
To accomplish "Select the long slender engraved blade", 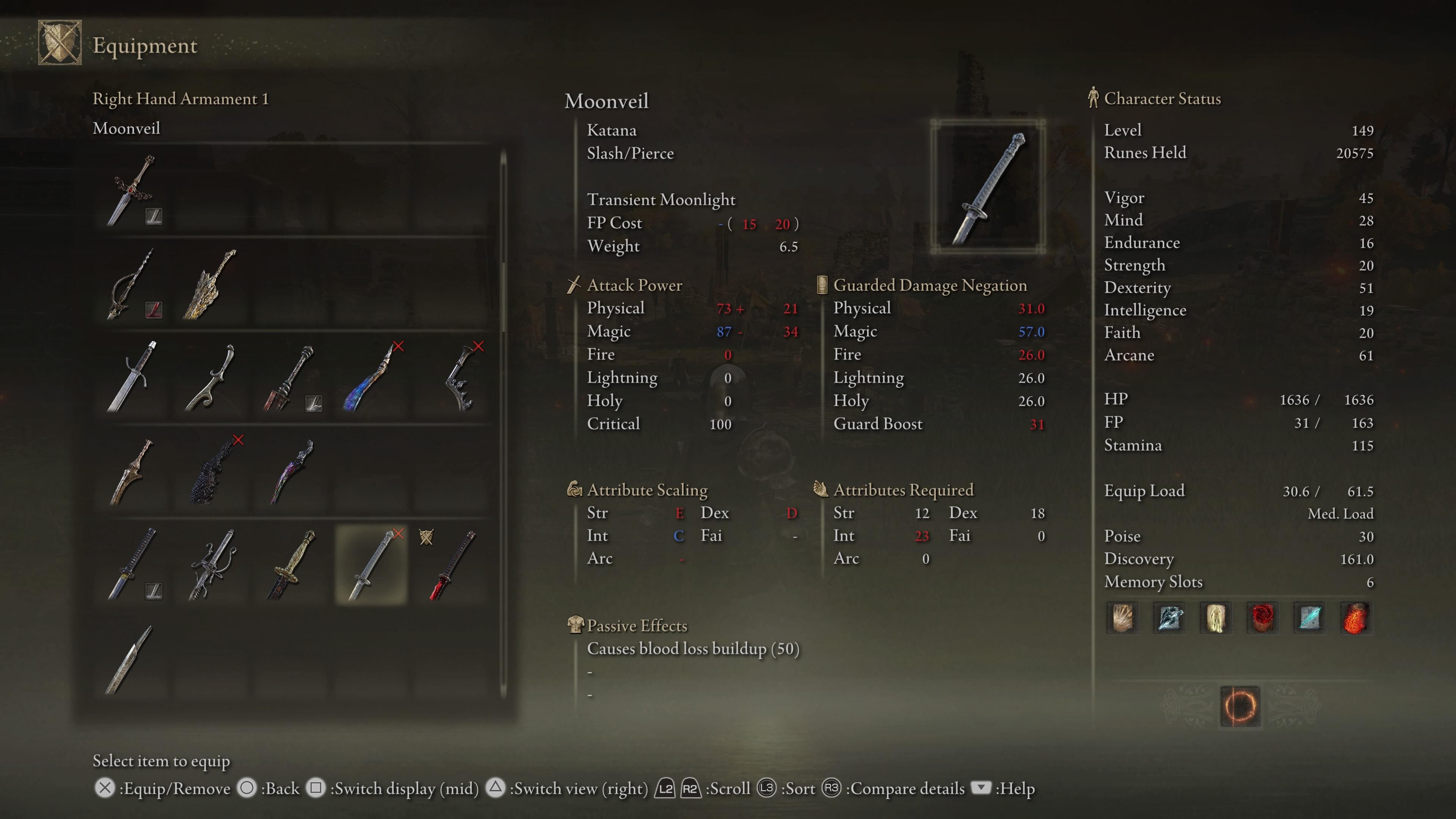I will (129, 660).
